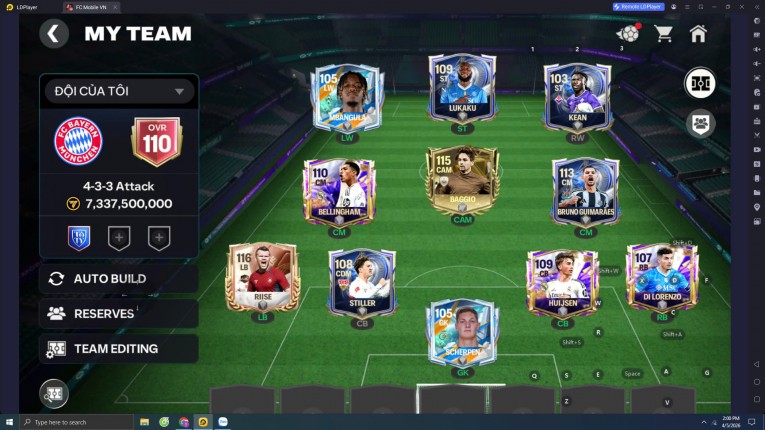Select the Stiller centre back card
Image resolution: width=765 pixels, height=430 pixels.
pos(361,284)
